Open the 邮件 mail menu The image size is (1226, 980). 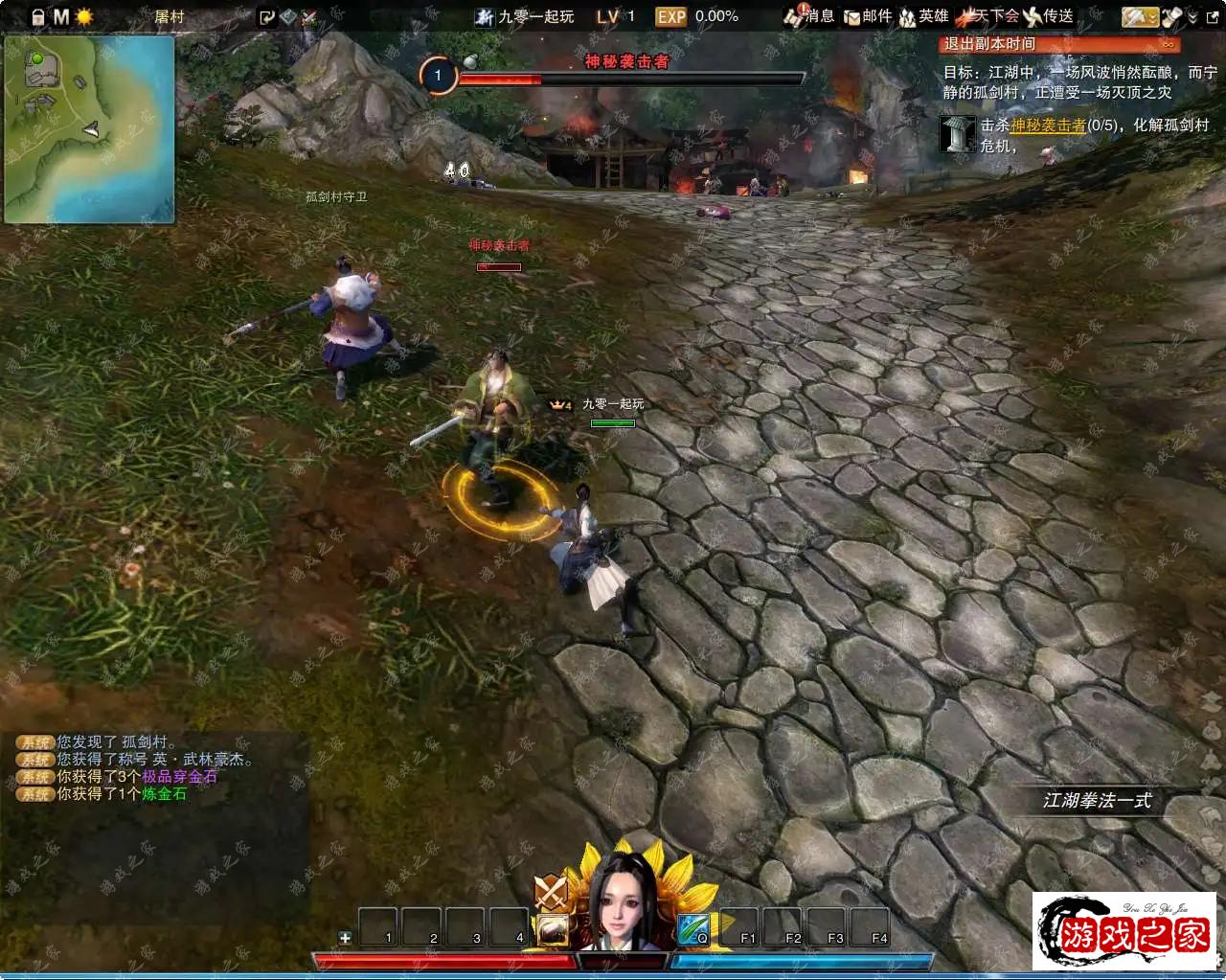(x=867, y=16)
